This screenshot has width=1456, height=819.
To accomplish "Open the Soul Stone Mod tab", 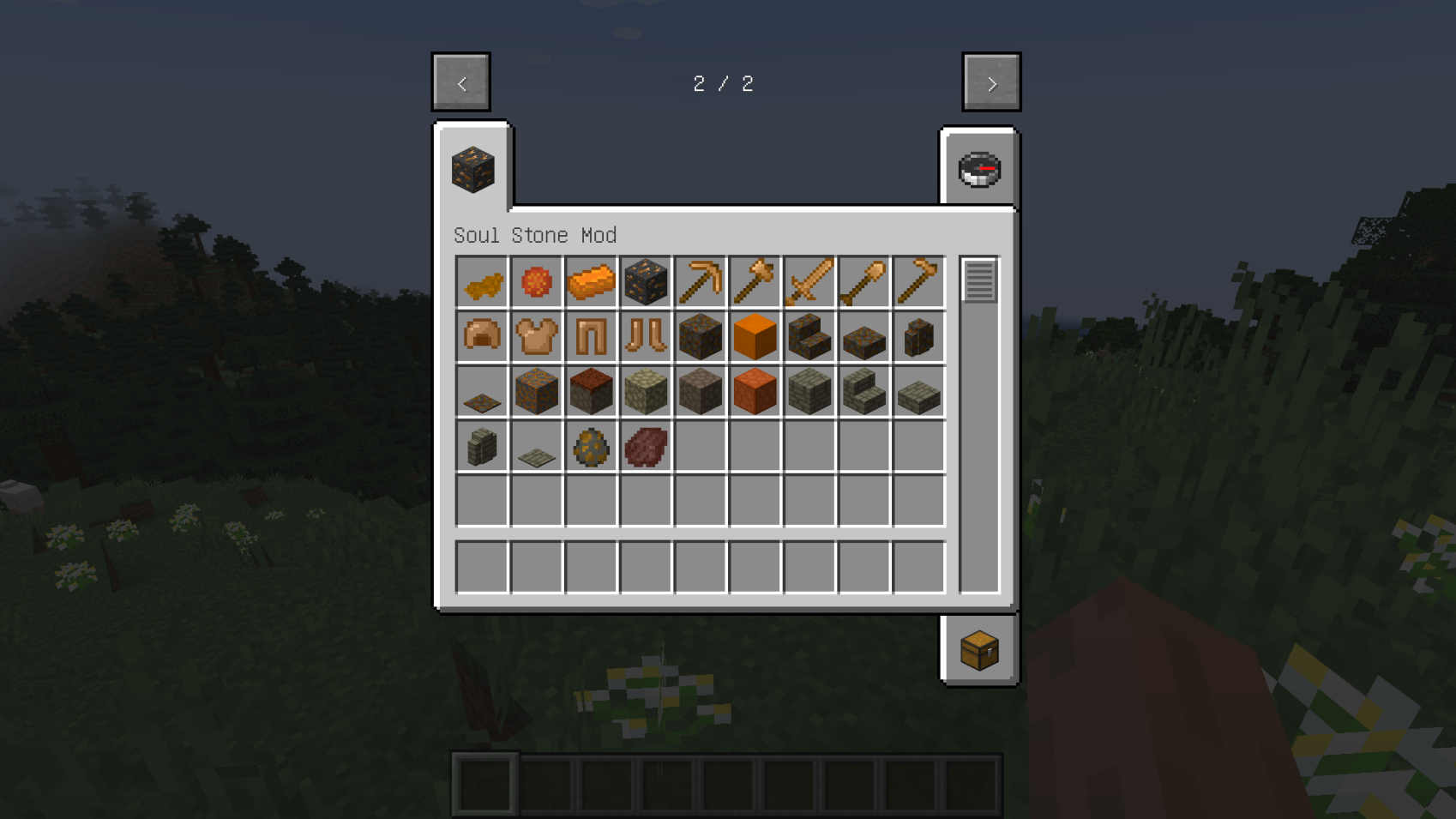I will 472,169.
